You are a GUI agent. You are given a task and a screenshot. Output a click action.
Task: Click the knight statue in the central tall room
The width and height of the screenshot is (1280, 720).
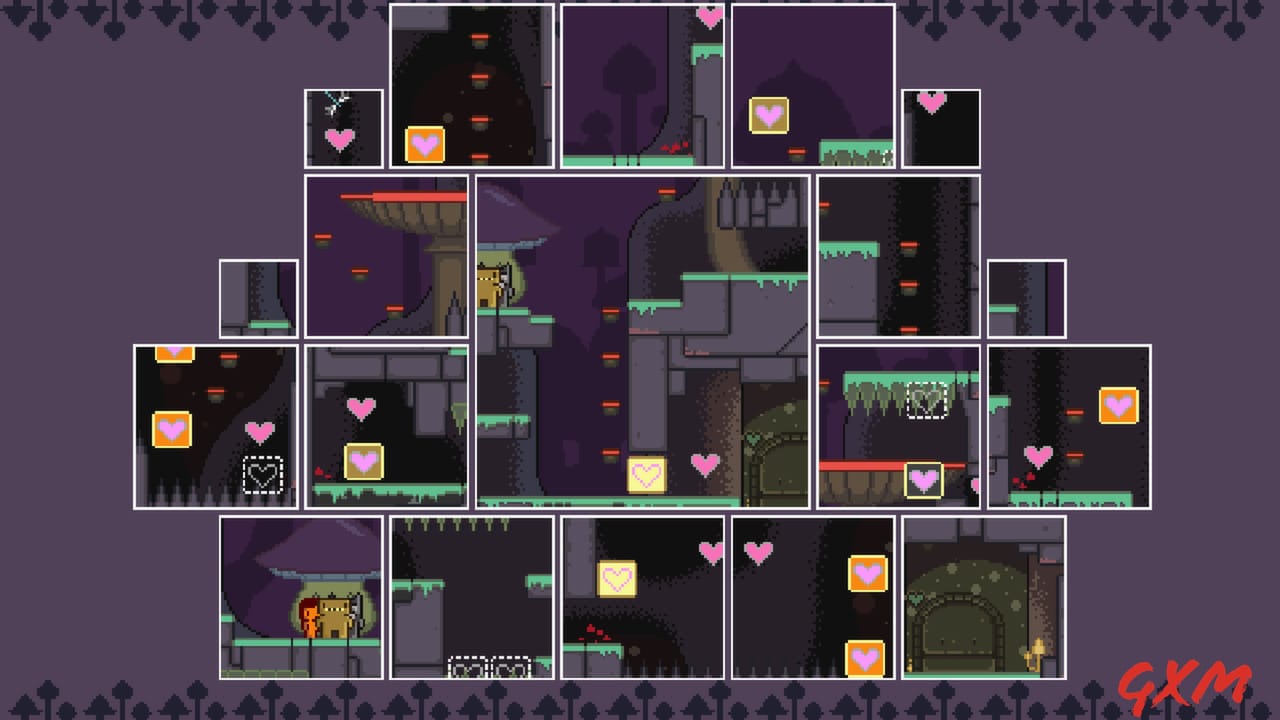(x=489, y=285)
